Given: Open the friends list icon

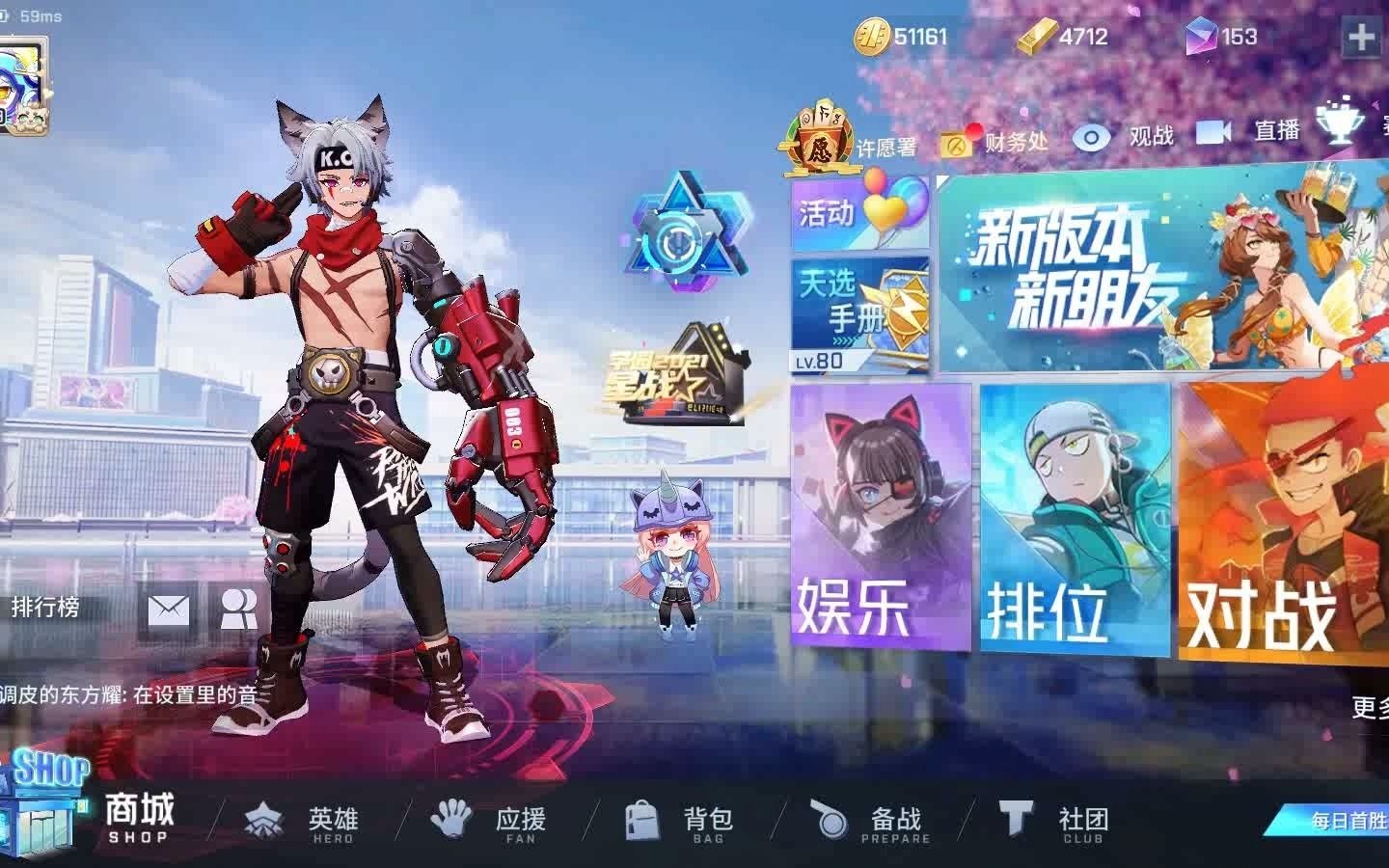Looking at the screenshot, I should point(240,608).
